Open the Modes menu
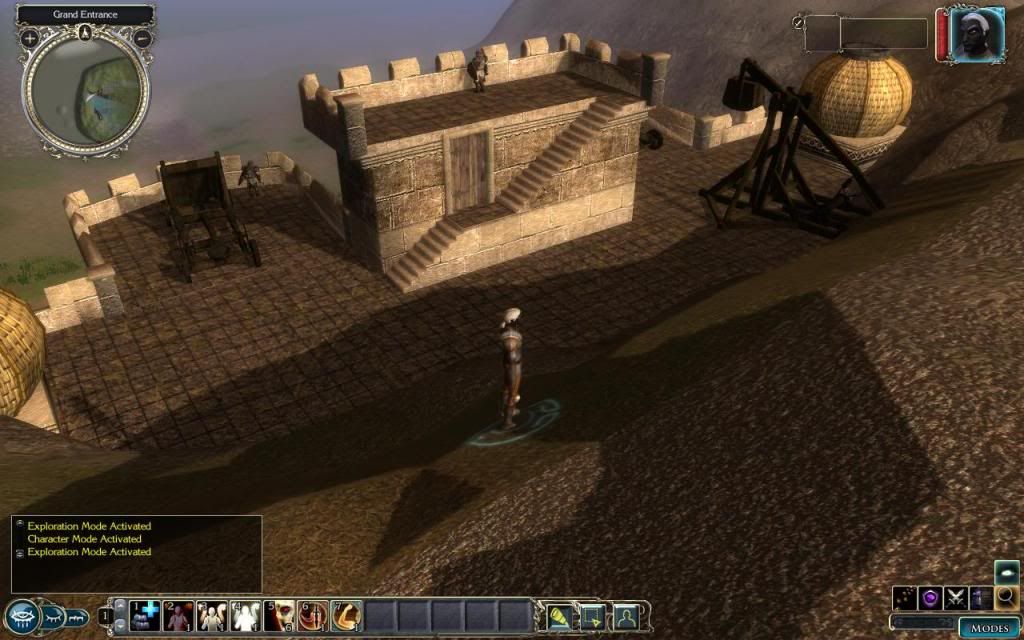 pos(988,627)
